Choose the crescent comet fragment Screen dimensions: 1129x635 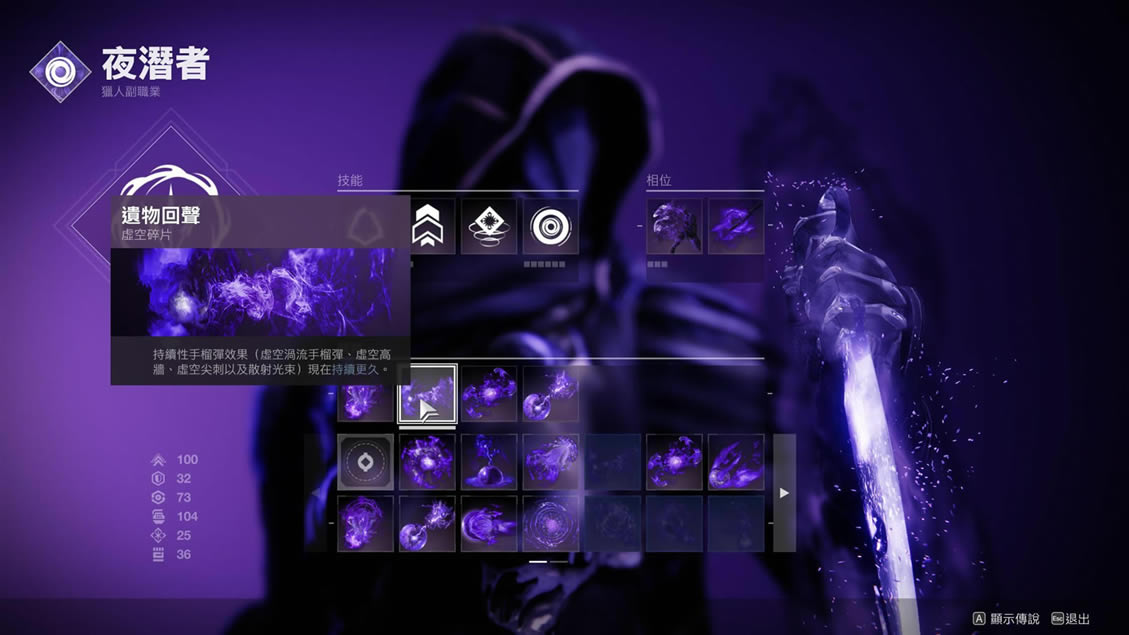pyautogui.click(x=489, y=524)
